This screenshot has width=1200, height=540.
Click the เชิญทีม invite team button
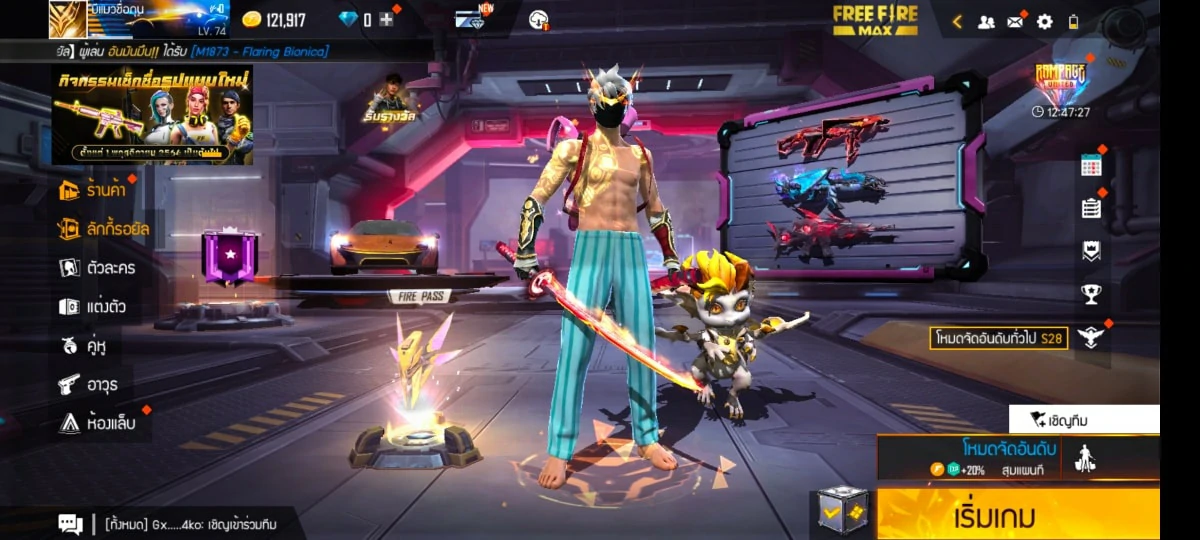pyautogui.click(x=1084, y=420)
